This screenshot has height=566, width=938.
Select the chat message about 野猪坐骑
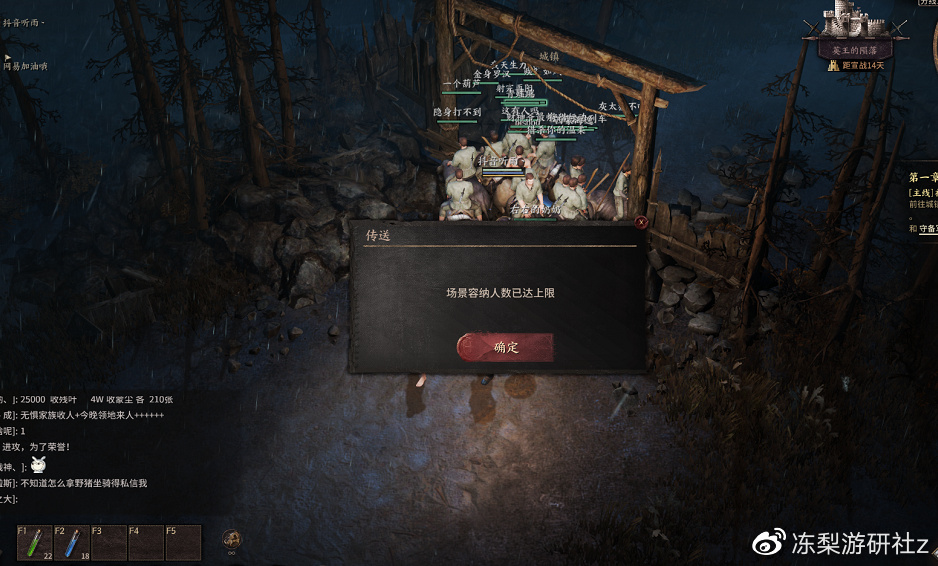(x=83, y=483)
